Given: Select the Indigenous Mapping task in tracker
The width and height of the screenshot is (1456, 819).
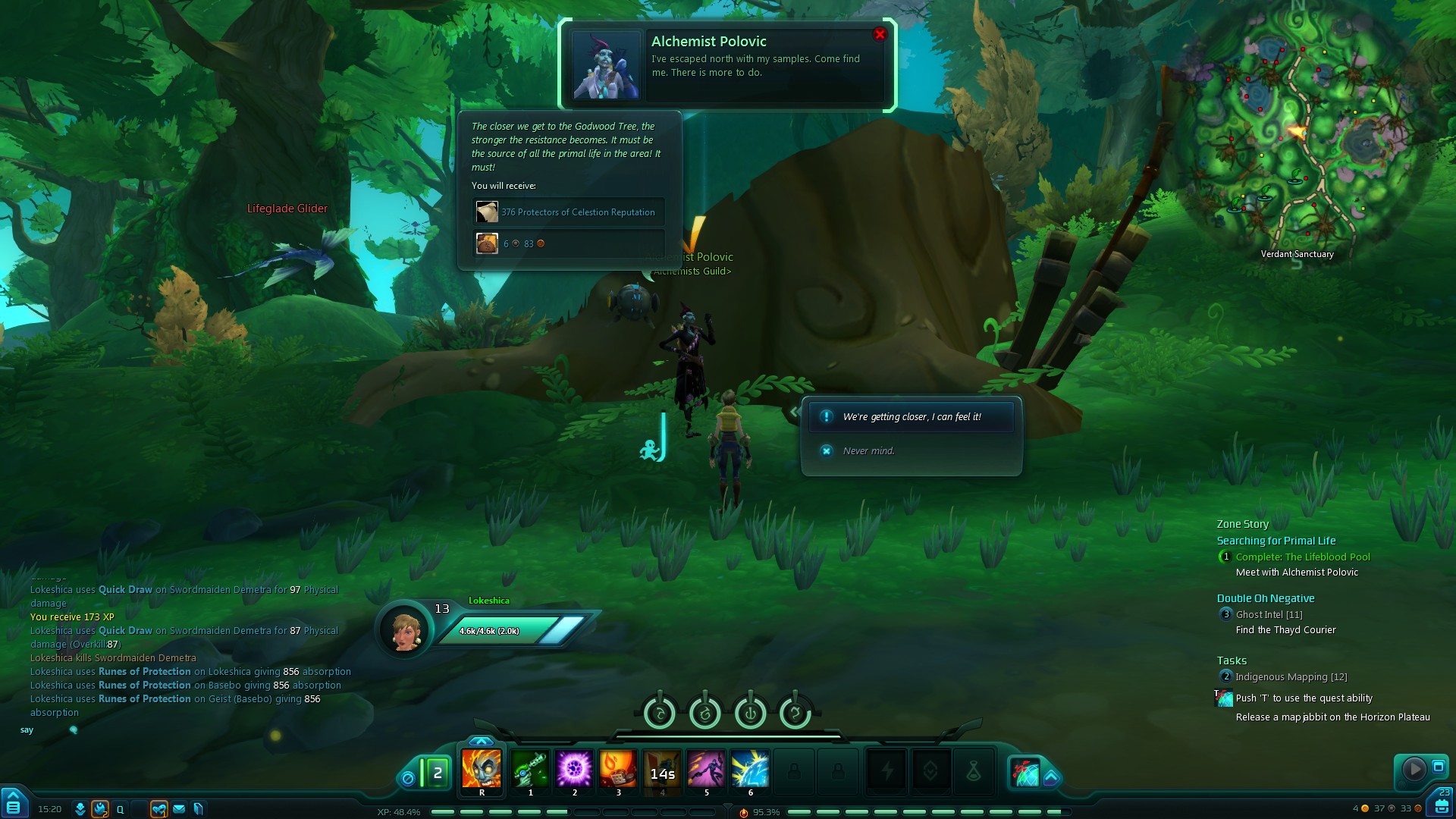Looking at the screenshot, I should [1291, 676].
